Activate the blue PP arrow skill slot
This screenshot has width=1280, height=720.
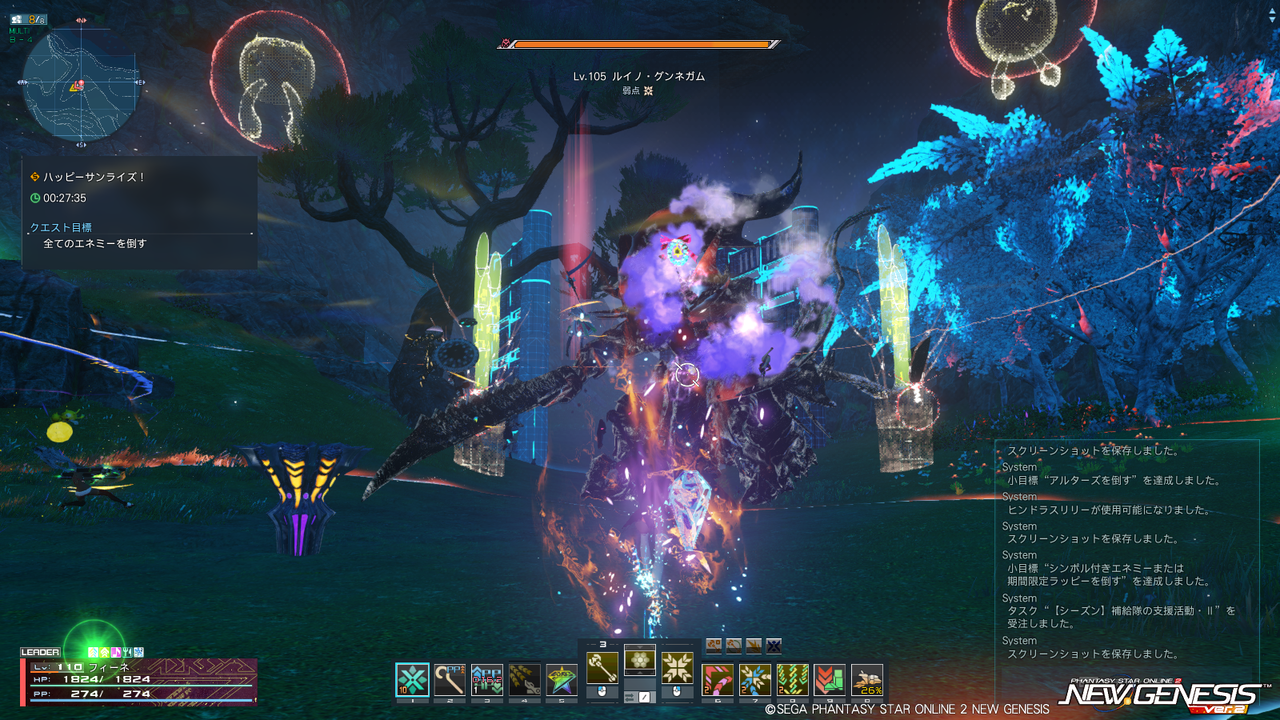(487, 680)
